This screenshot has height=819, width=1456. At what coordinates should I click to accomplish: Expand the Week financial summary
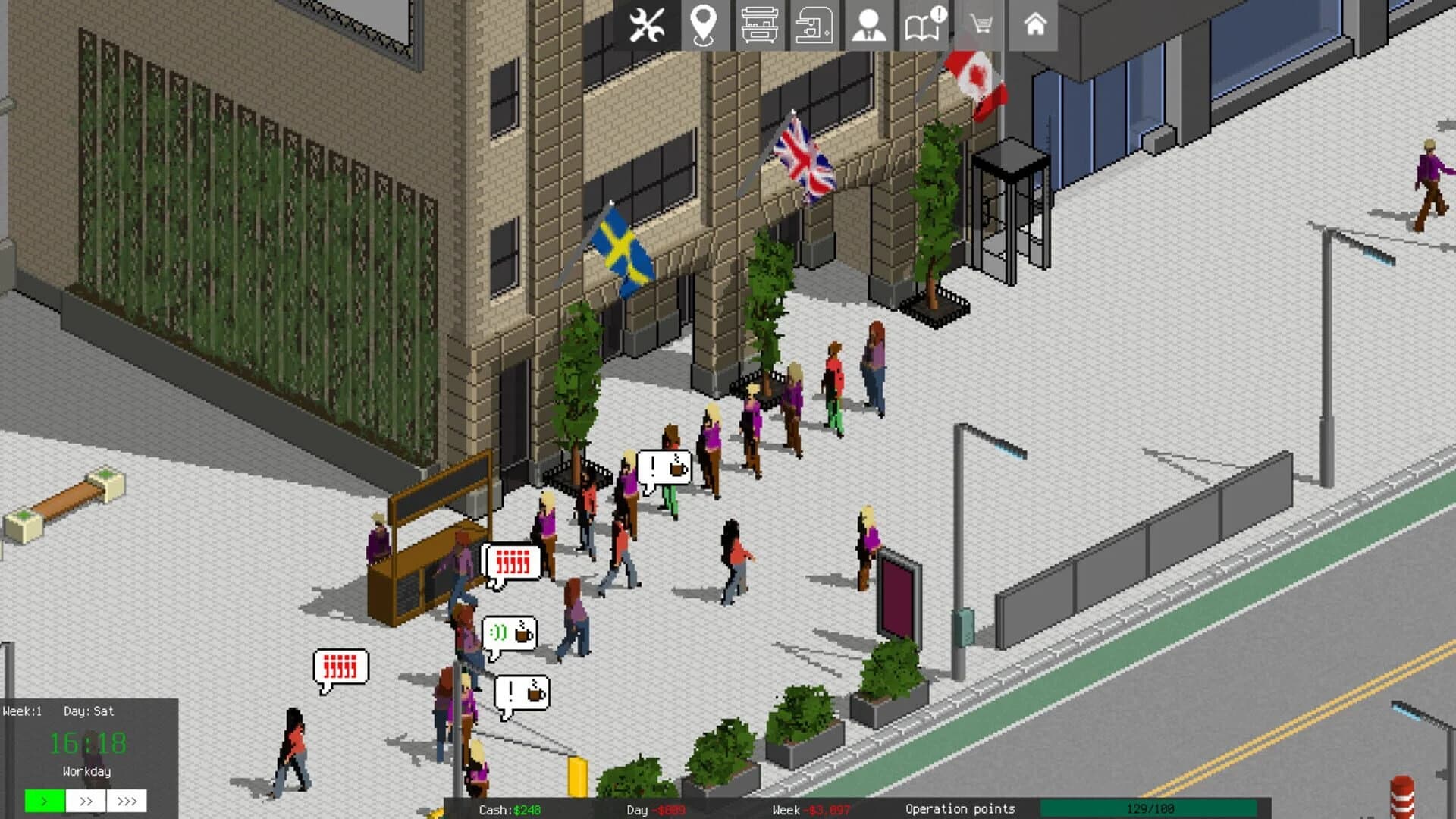(x=811, y=809)
